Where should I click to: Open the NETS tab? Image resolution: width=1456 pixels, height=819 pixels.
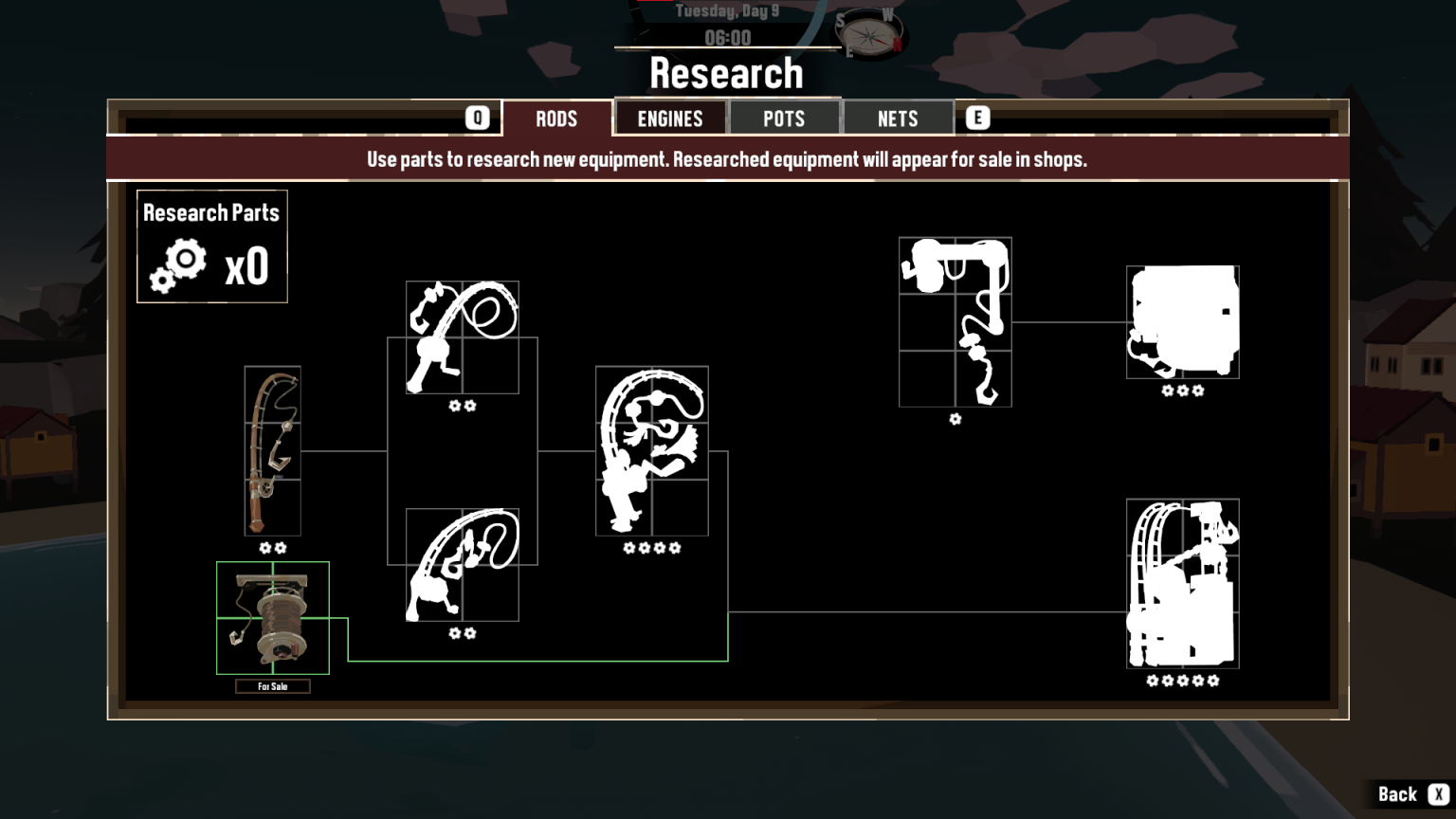[x=897, y=118]
